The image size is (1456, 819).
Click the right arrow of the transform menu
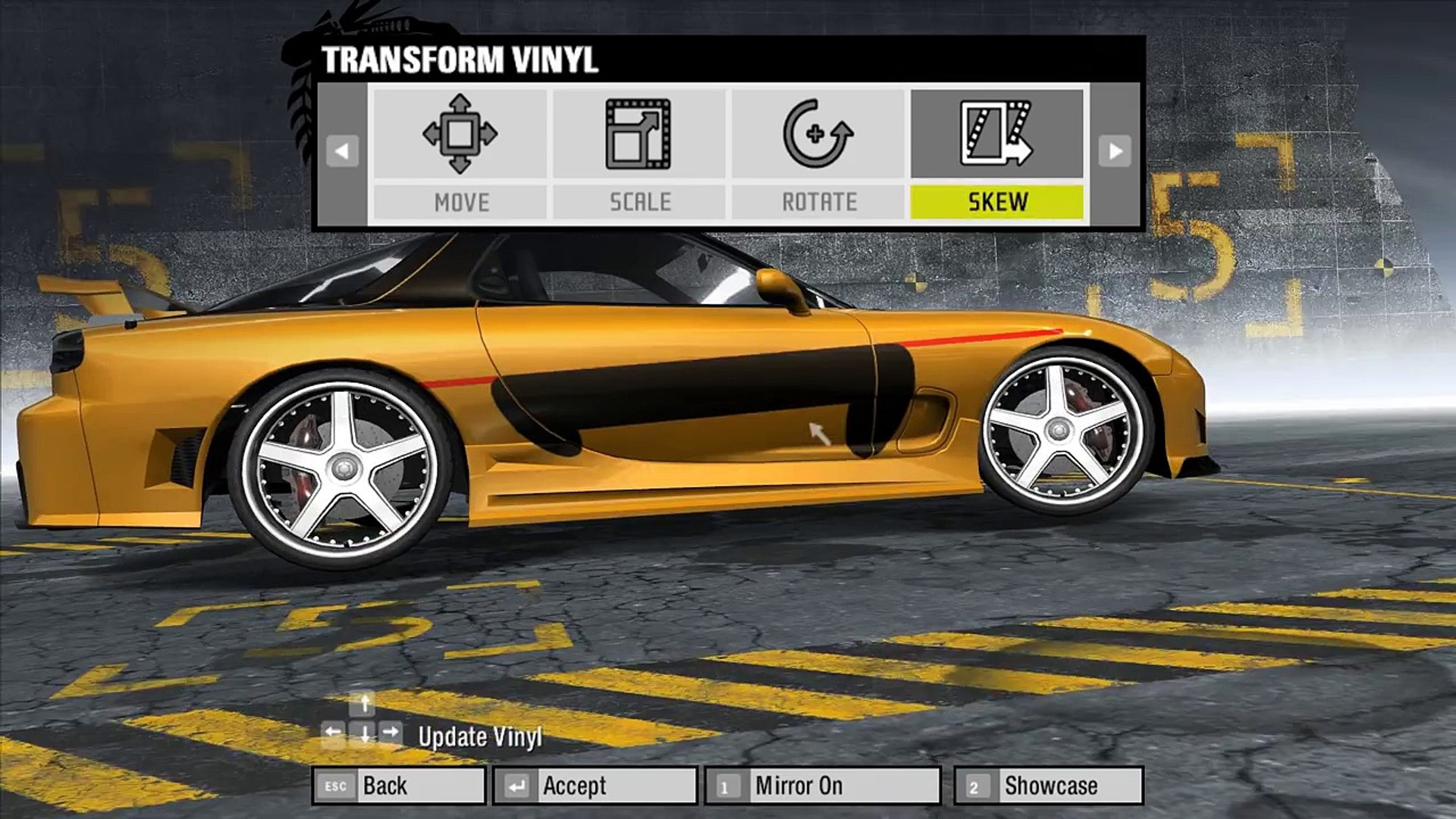(x=1115, y=152)
